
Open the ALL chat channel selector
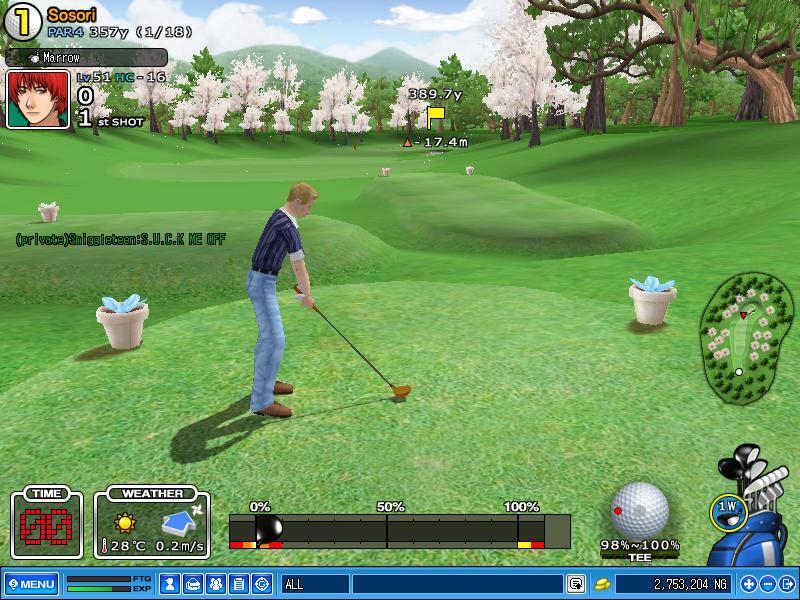pyautogui.click(x=315, y=584)
